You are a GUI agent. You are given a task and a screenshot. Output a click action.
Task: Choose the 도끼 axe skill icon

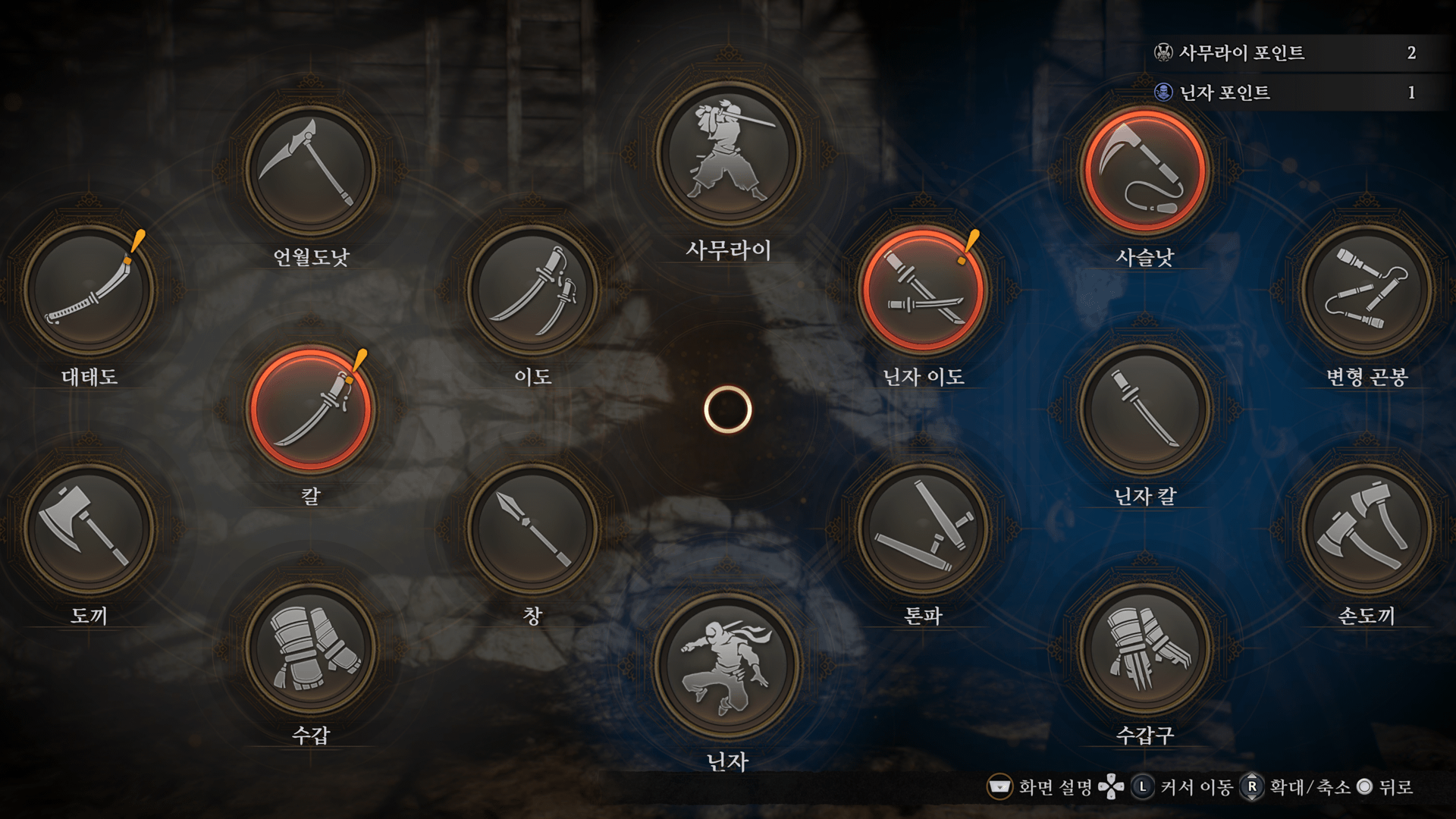pos(89,529)
